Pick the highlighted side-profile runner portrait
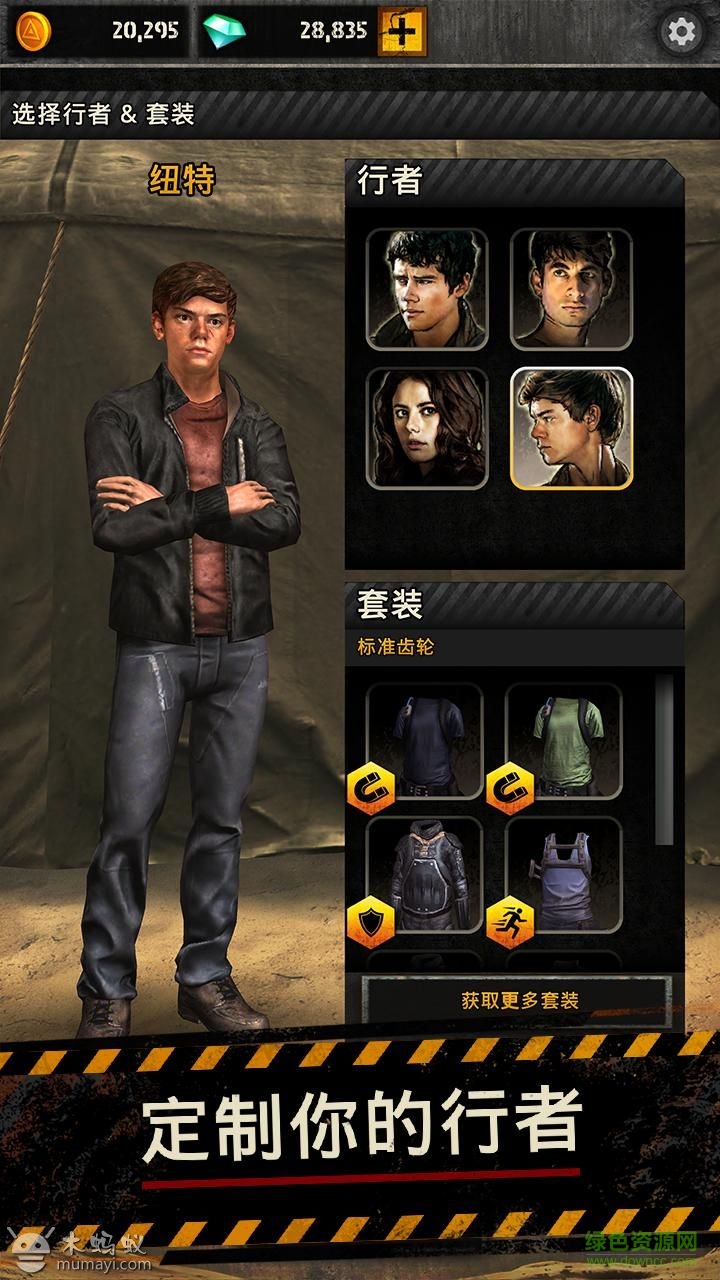The image size is (720, 1280). [571, 428]
